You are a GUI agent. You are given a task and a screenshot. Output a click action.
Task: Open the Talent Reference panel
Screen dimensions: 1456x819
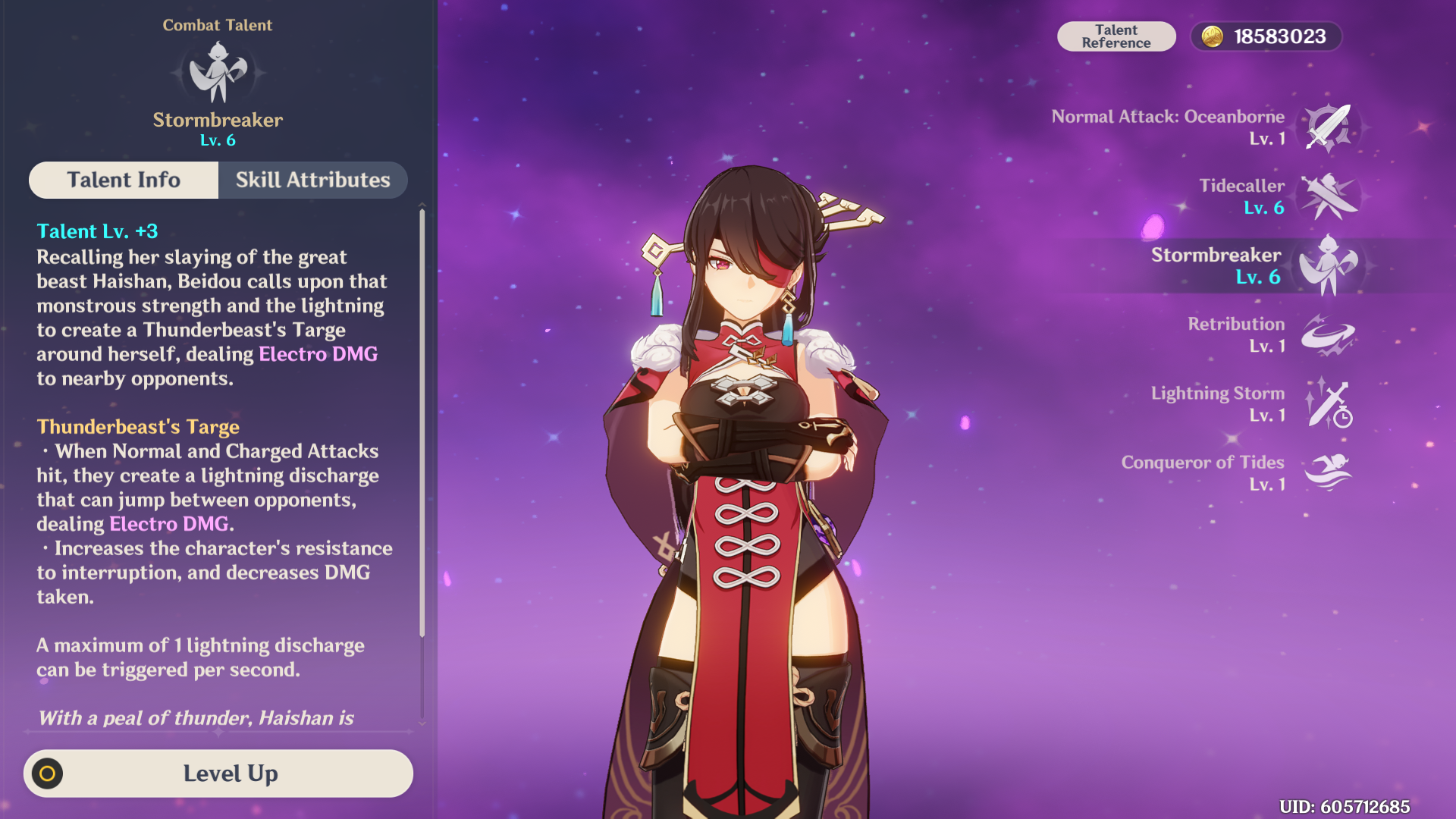pos(1116,36)
